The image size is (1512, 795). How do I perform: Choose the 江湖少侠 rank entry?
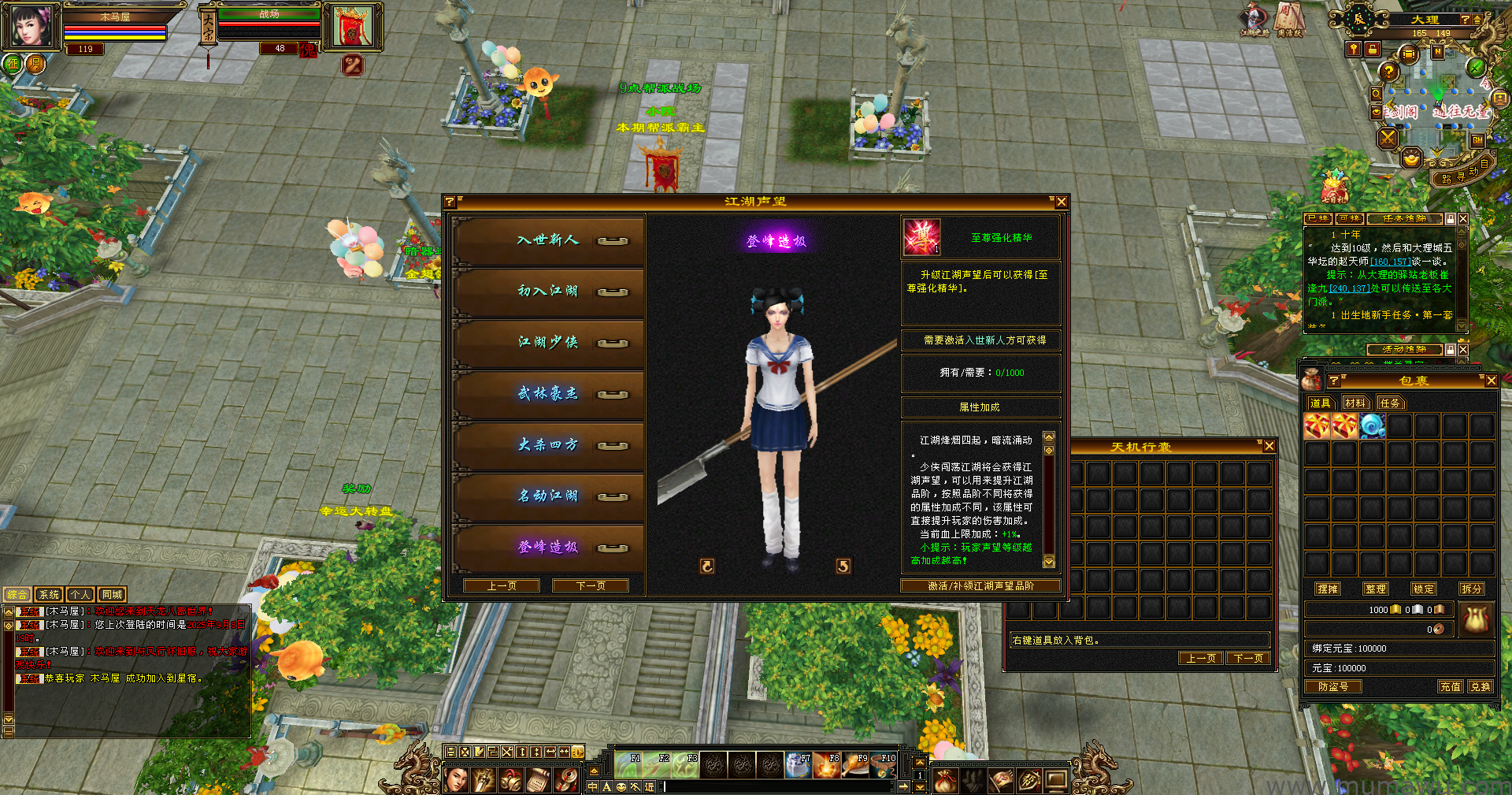(548, 343)
